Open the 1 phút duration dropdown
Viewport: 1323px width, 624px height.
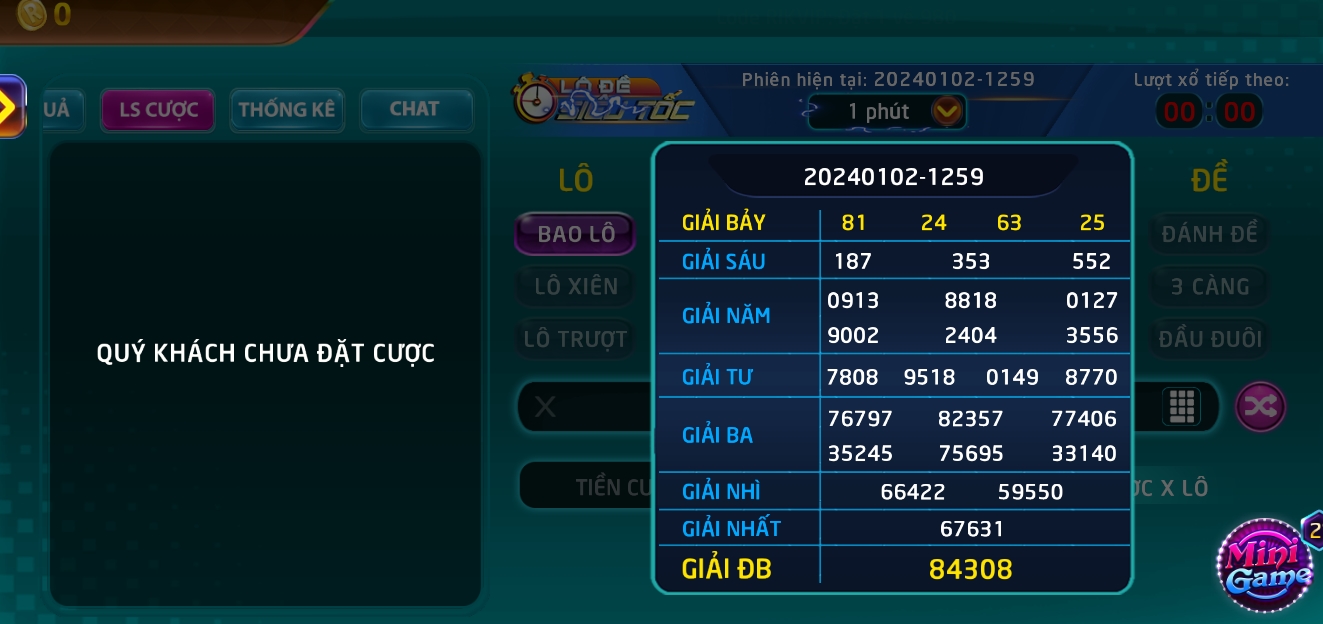pyautogui.click(x=946, y=111)
